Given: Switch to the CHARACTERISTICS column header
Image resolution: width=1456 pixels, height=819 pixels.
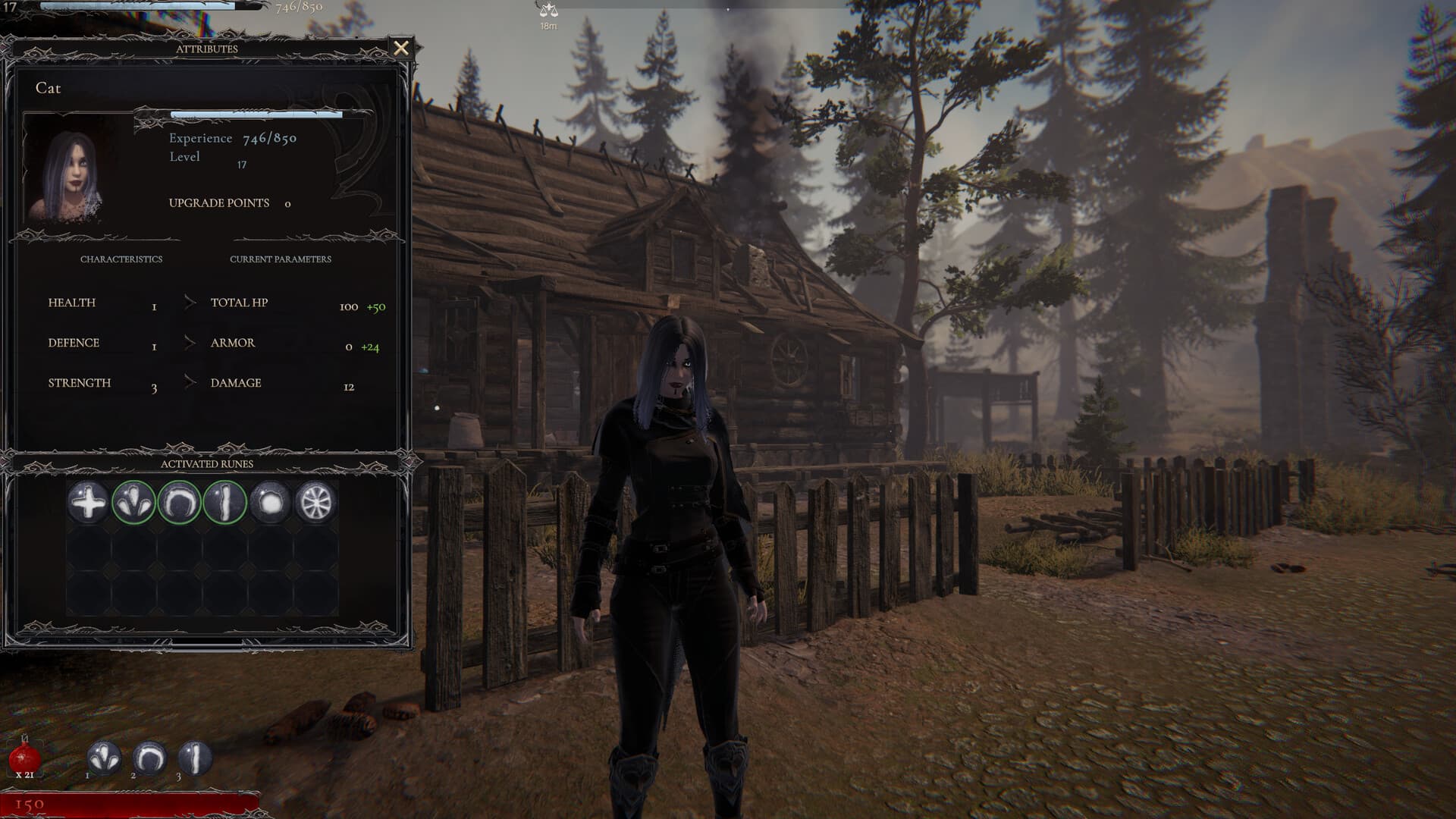Looking at the screenshot, I should 121,258.
